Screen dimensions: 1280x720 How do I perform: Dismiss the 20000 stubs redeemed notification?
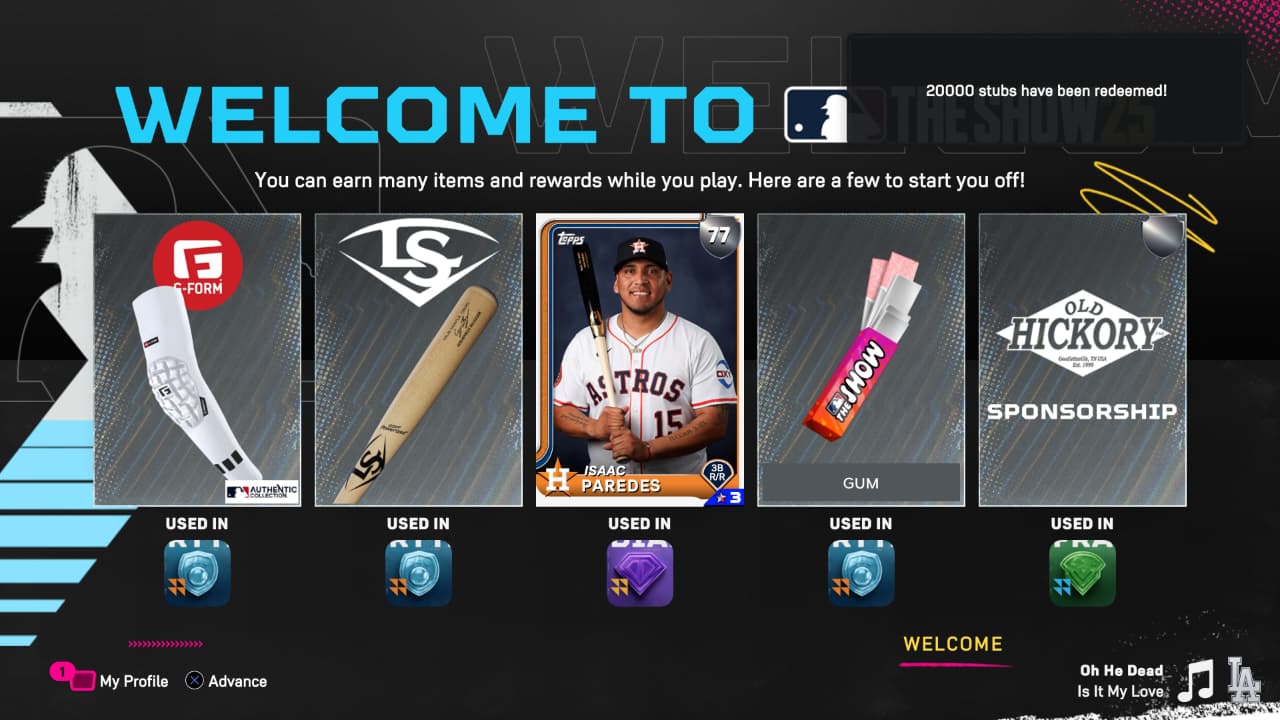[1046, 91]
